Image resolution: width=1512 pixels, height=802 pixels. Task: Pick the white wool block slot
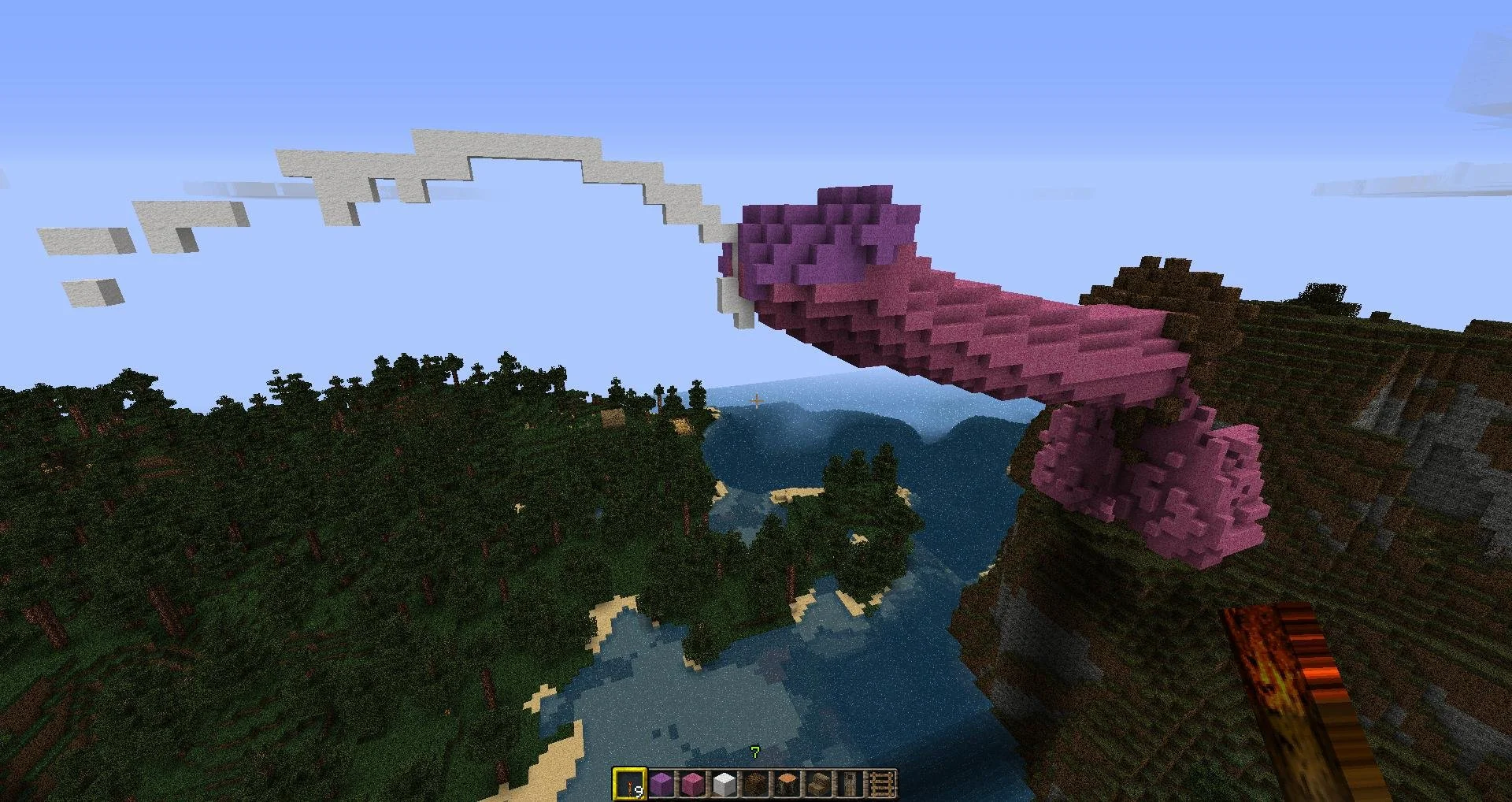click(x=724, y=784)
